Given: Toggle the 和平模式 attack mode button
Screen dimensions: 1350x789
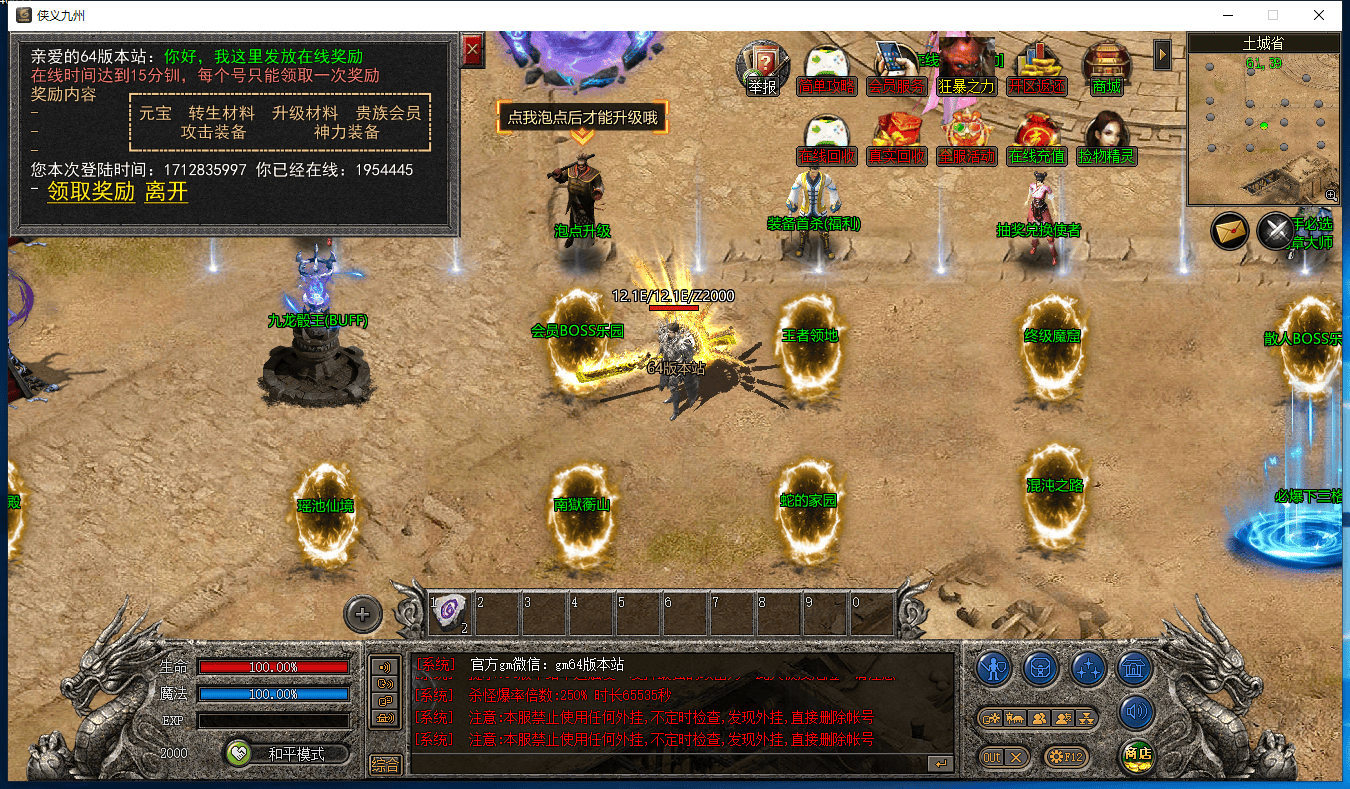Looking at the screenshot, I should (x=287, y=754).
